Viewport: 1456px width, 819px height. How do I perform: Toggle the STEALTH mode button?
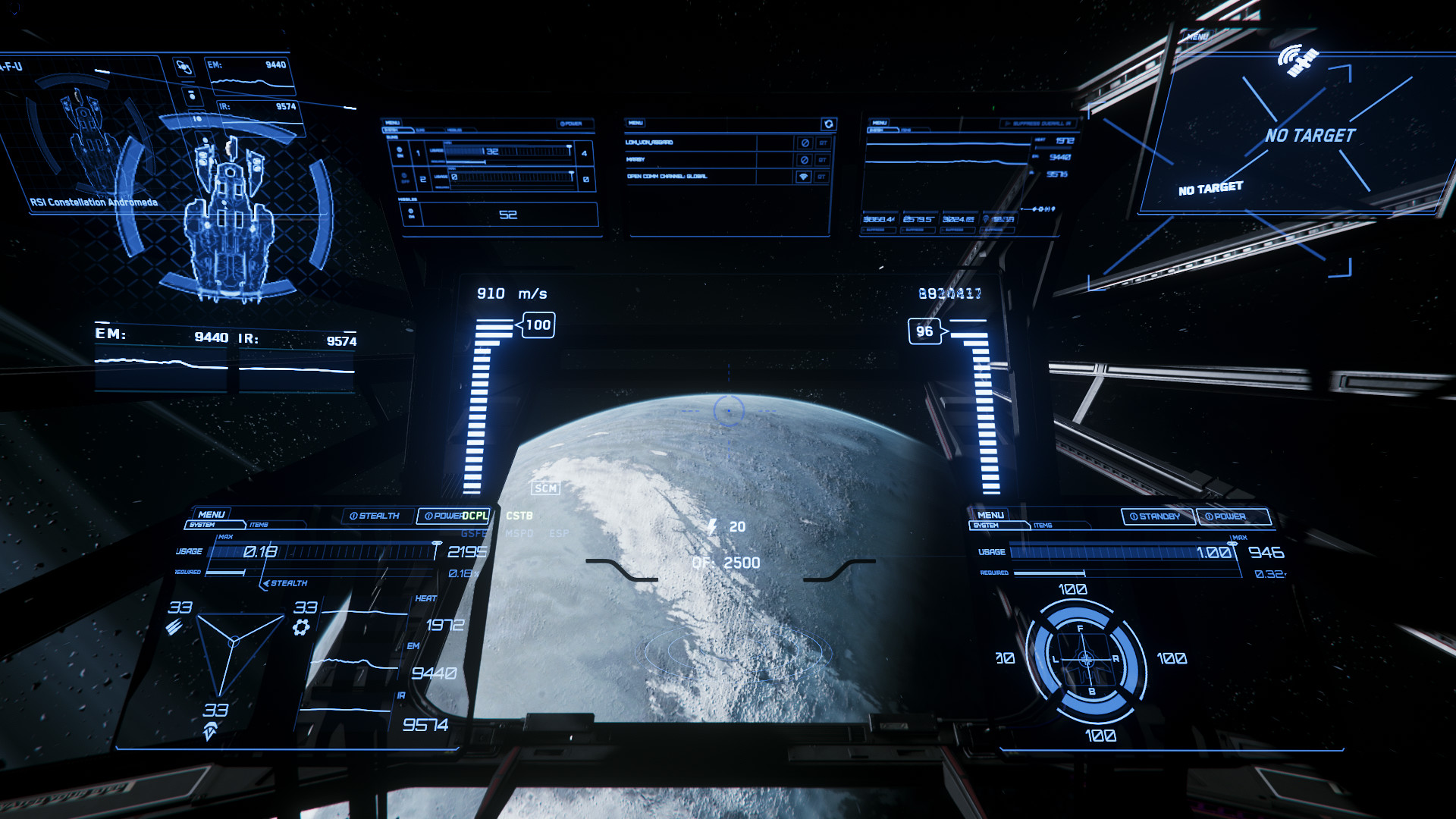[x=375, y=516]
